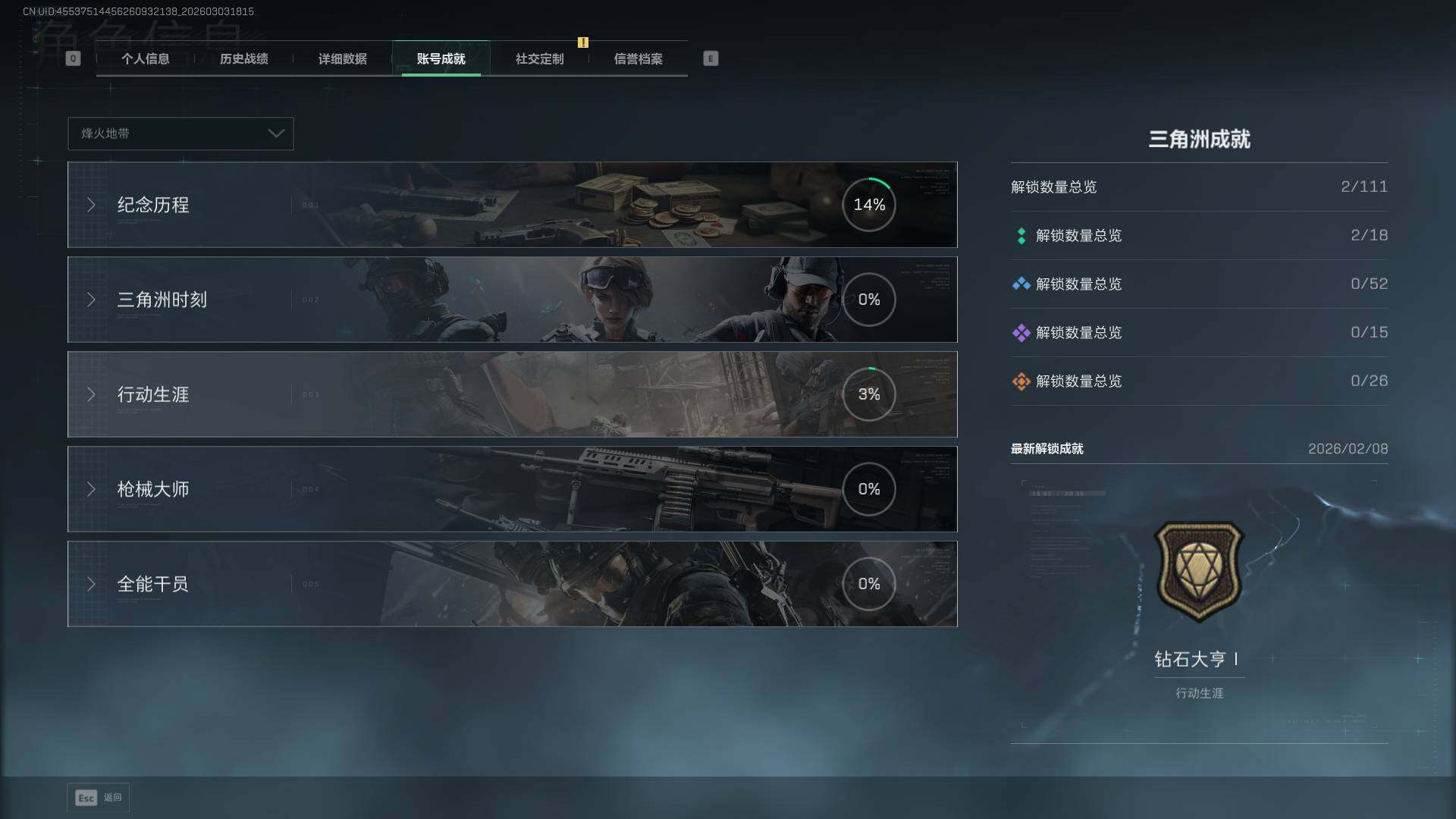Viewport: 1456px width, 819px height.
Task: Choose the 枪械大师 achievement row
Action: tap(512, 489)
